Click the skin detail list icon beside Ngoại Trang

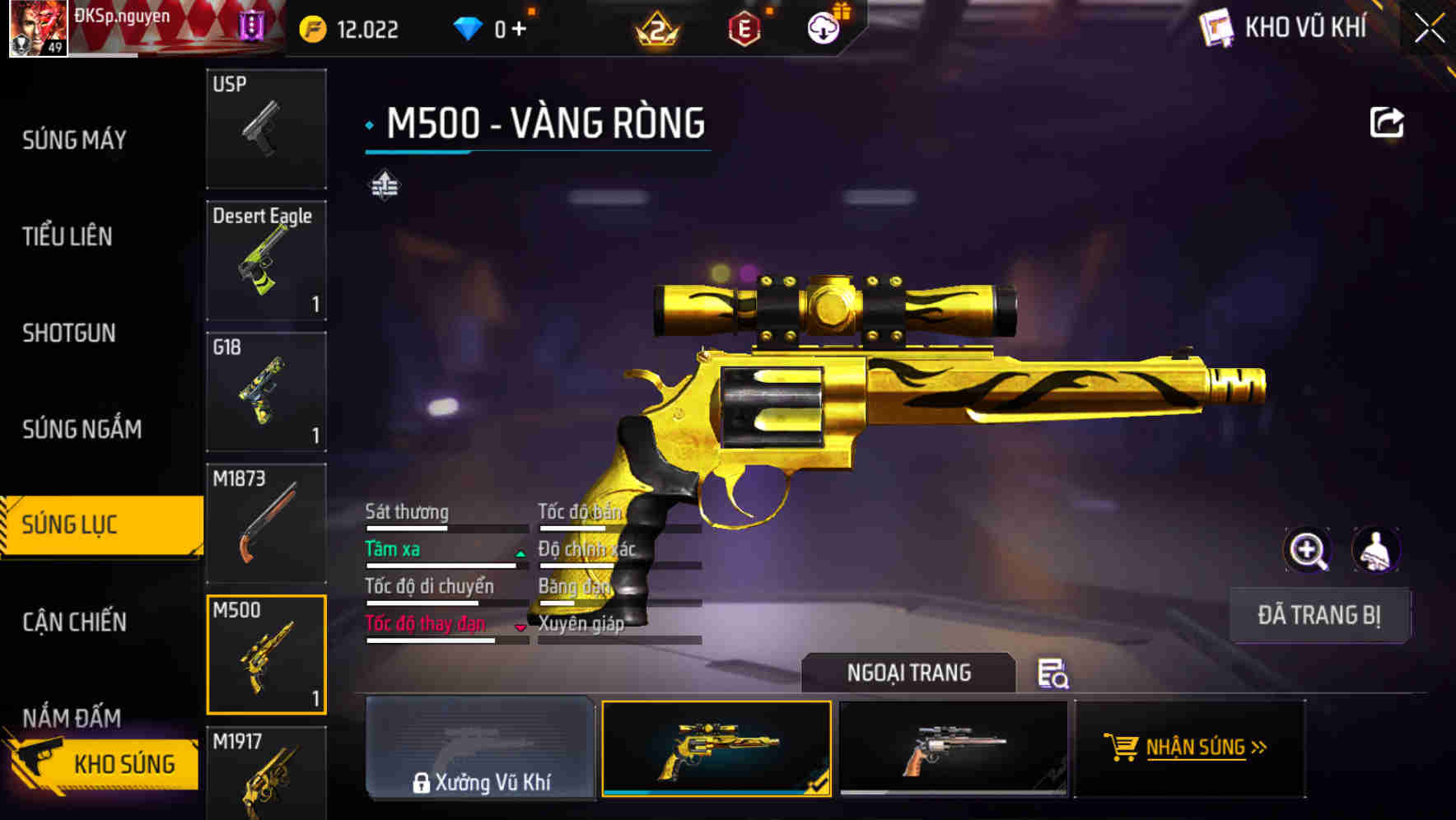click(x=1055, y=674)
